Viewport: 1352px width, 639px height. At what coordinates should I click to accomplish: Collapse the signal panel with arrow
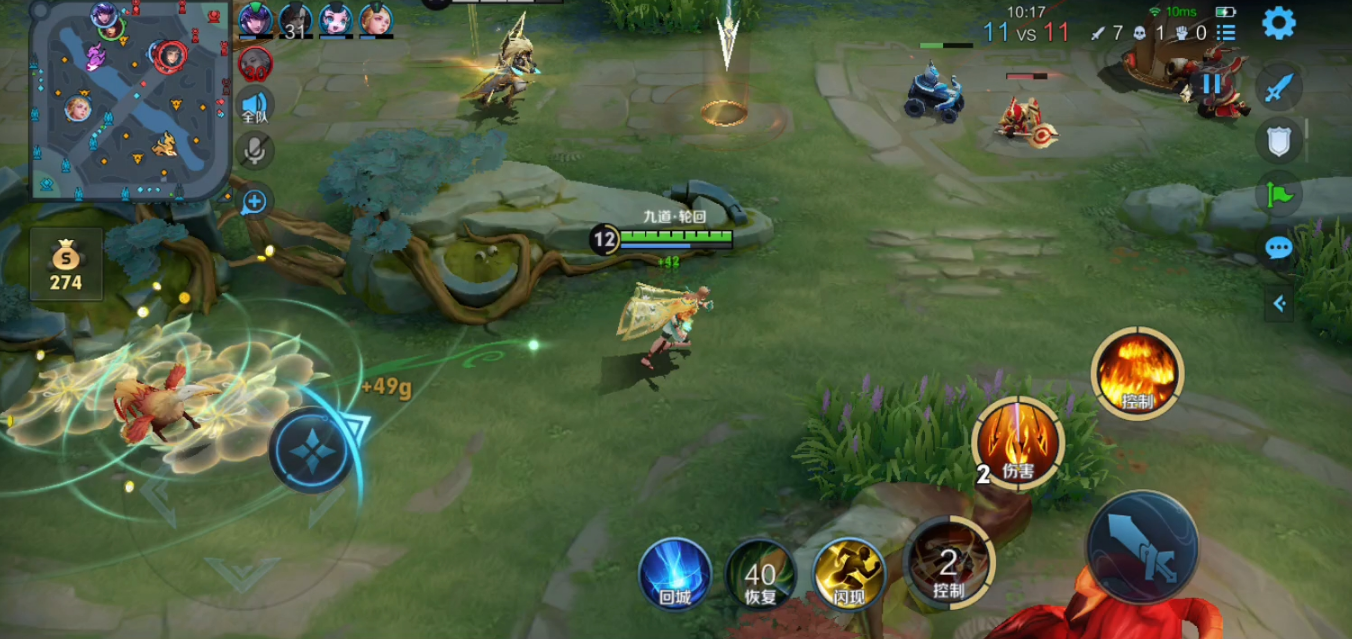click(1279, 303)
